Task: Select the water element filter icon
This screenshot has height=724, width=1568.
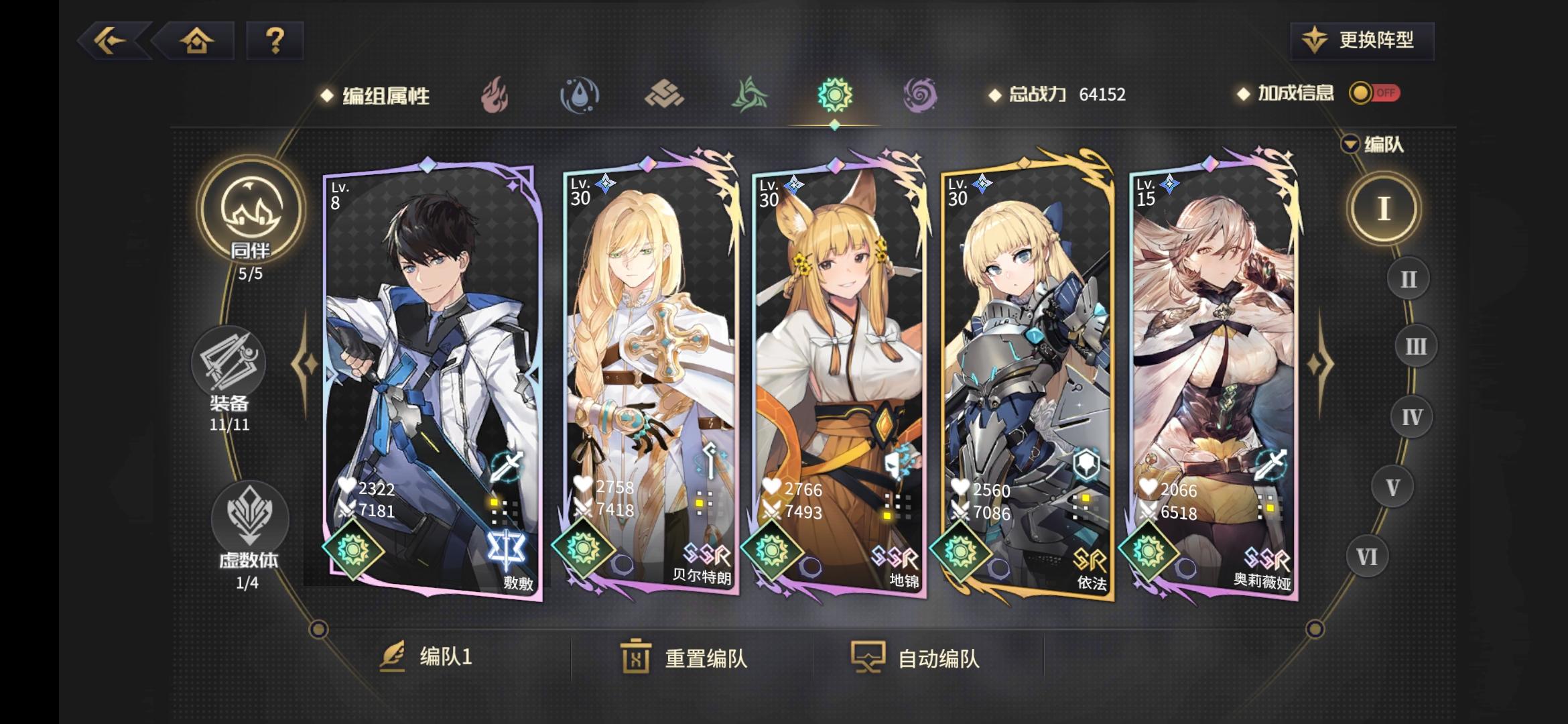Action: pos(580,95)
